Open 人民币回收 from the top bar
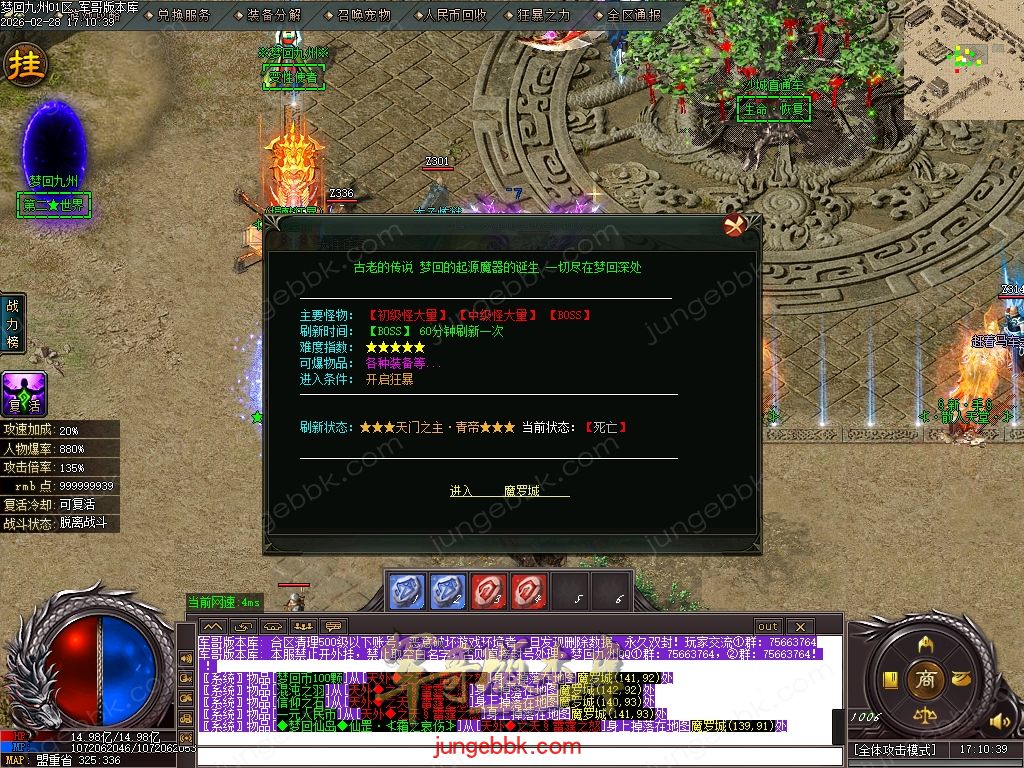Image resolution: width=1024 pixels, height=768 pixels. coord(454,15)
